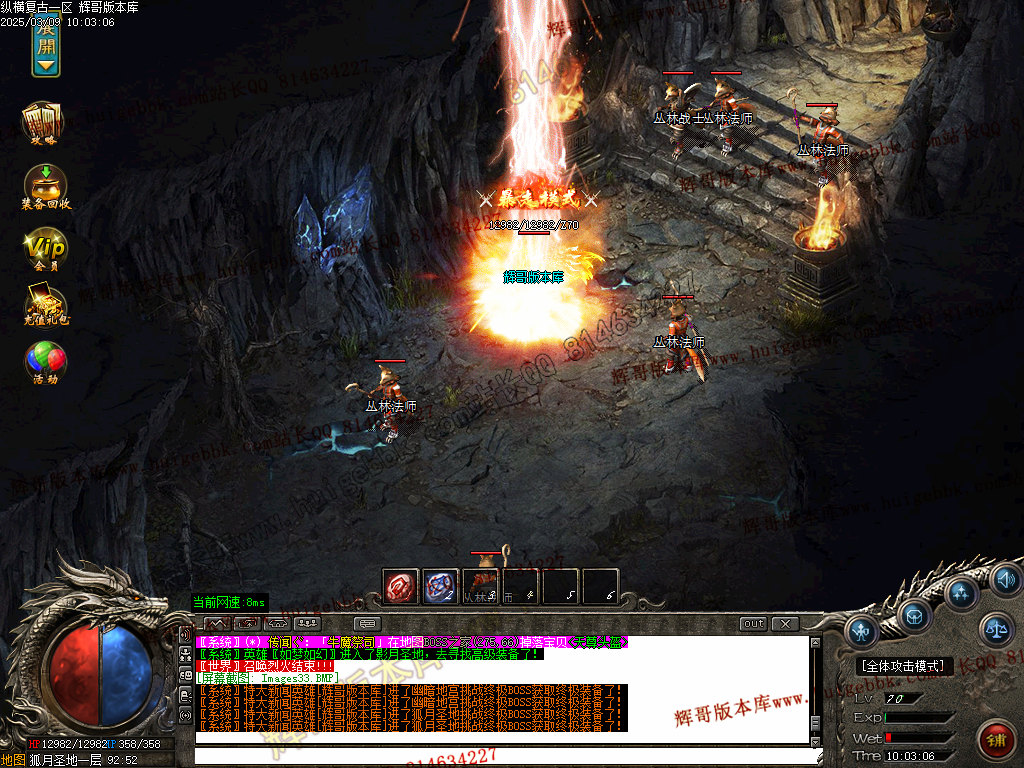
Task: Open the trade scales icon
Action: (995, 630)
